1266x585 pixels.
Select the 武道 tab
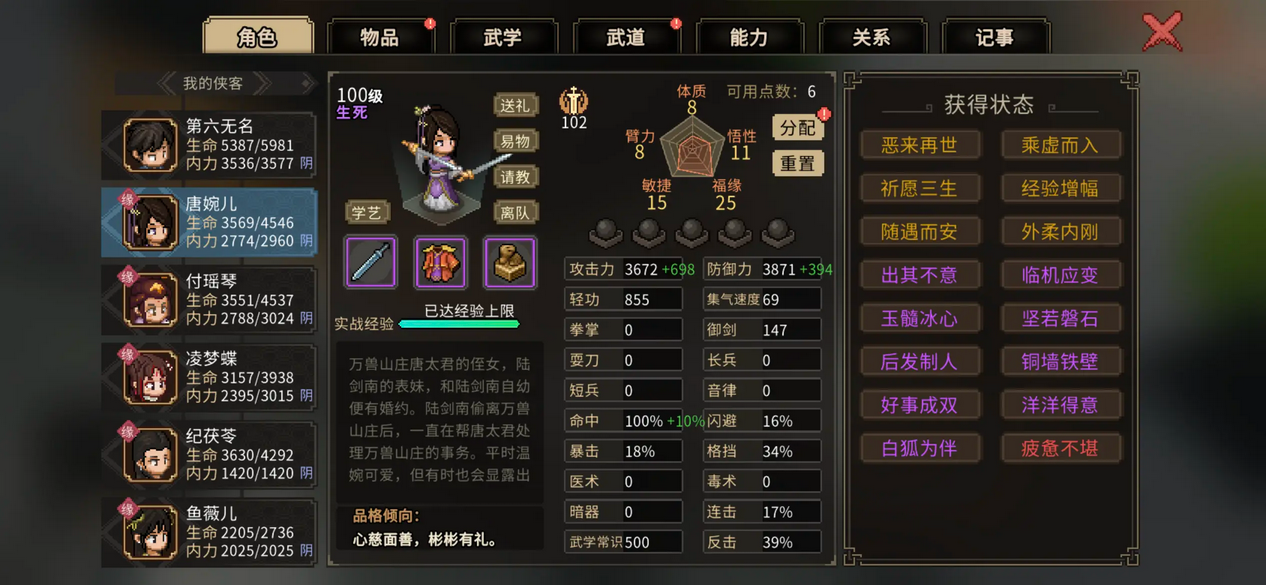point(626,38)
